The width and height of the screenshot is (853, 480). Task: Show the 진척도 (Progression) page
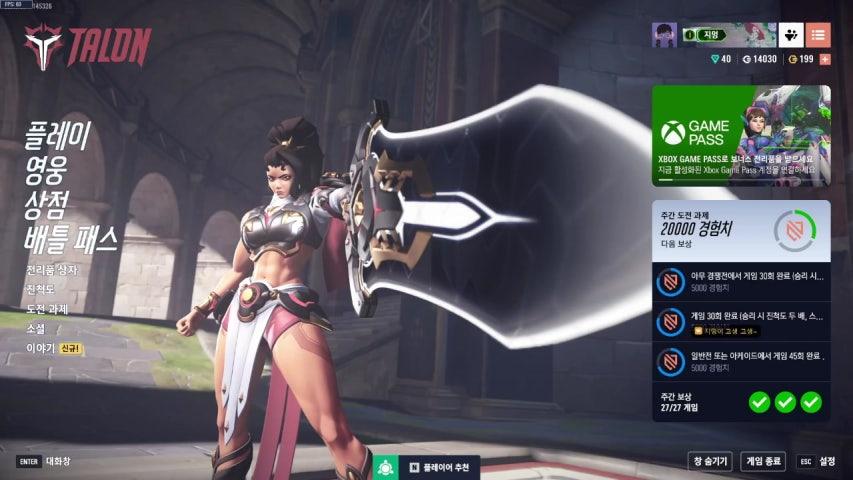41,290
